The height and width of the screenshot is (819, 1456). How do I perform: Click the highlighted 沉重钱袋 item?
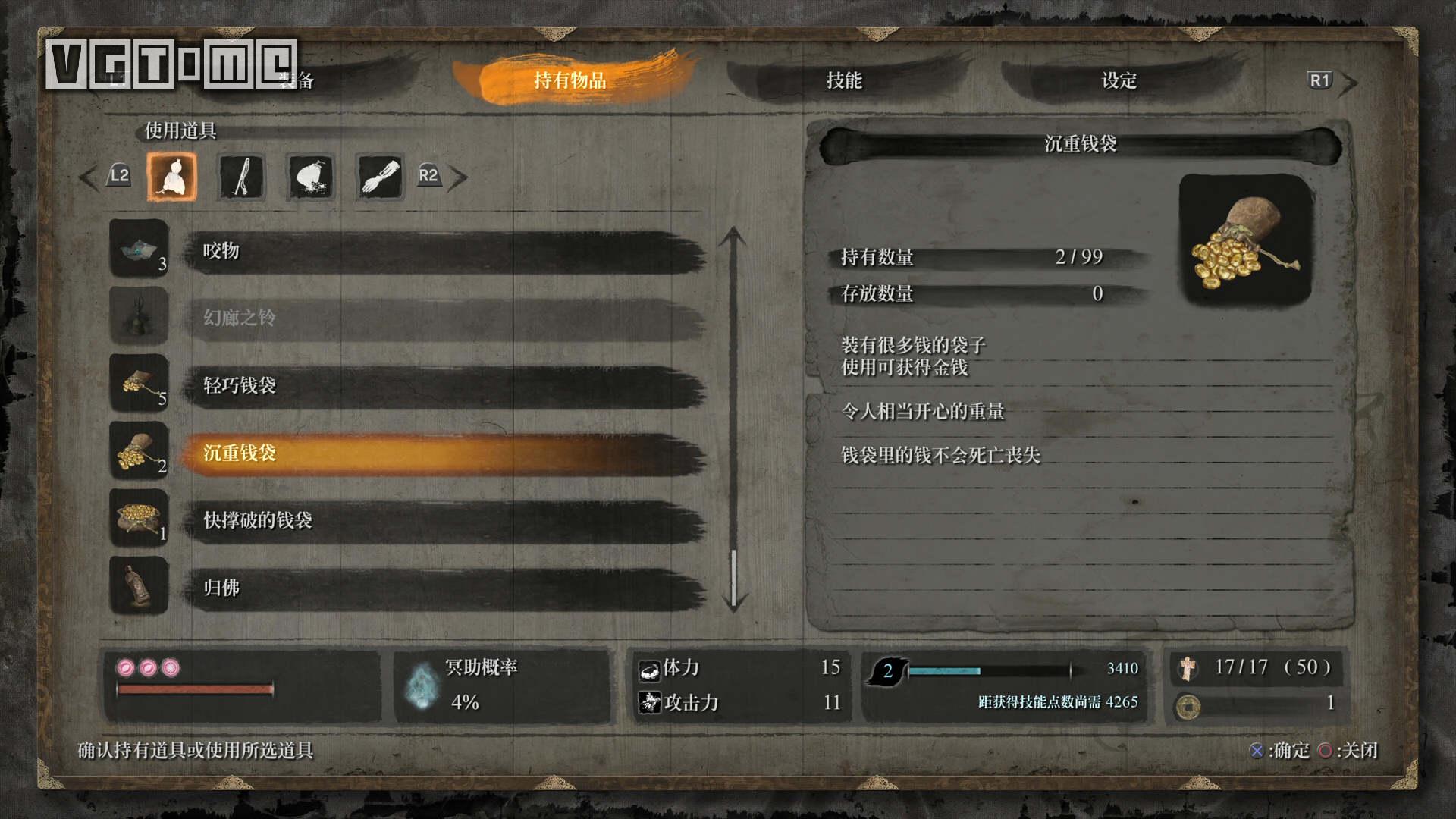click(444, 453)
